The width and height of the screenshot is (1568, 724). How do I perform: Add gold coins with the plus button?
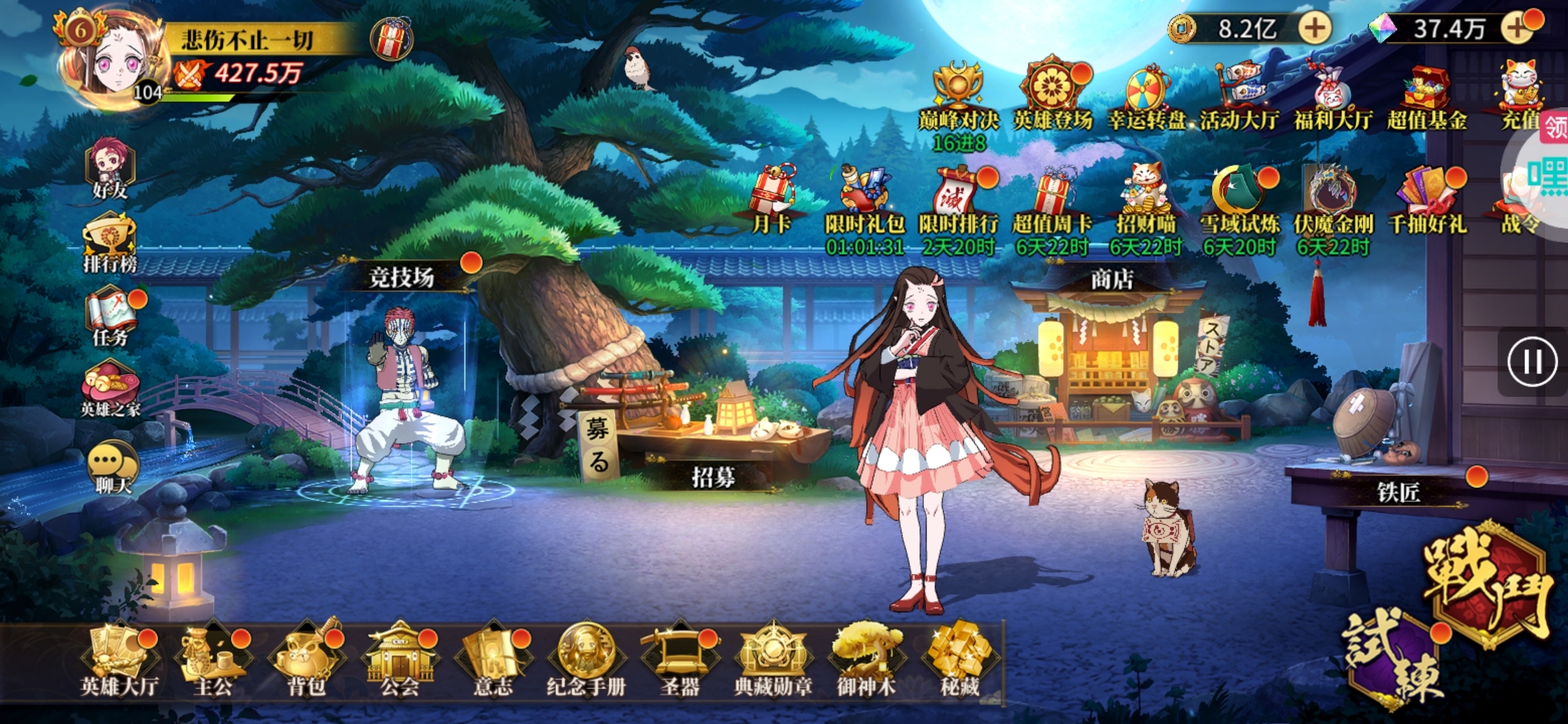point(1315,28)
